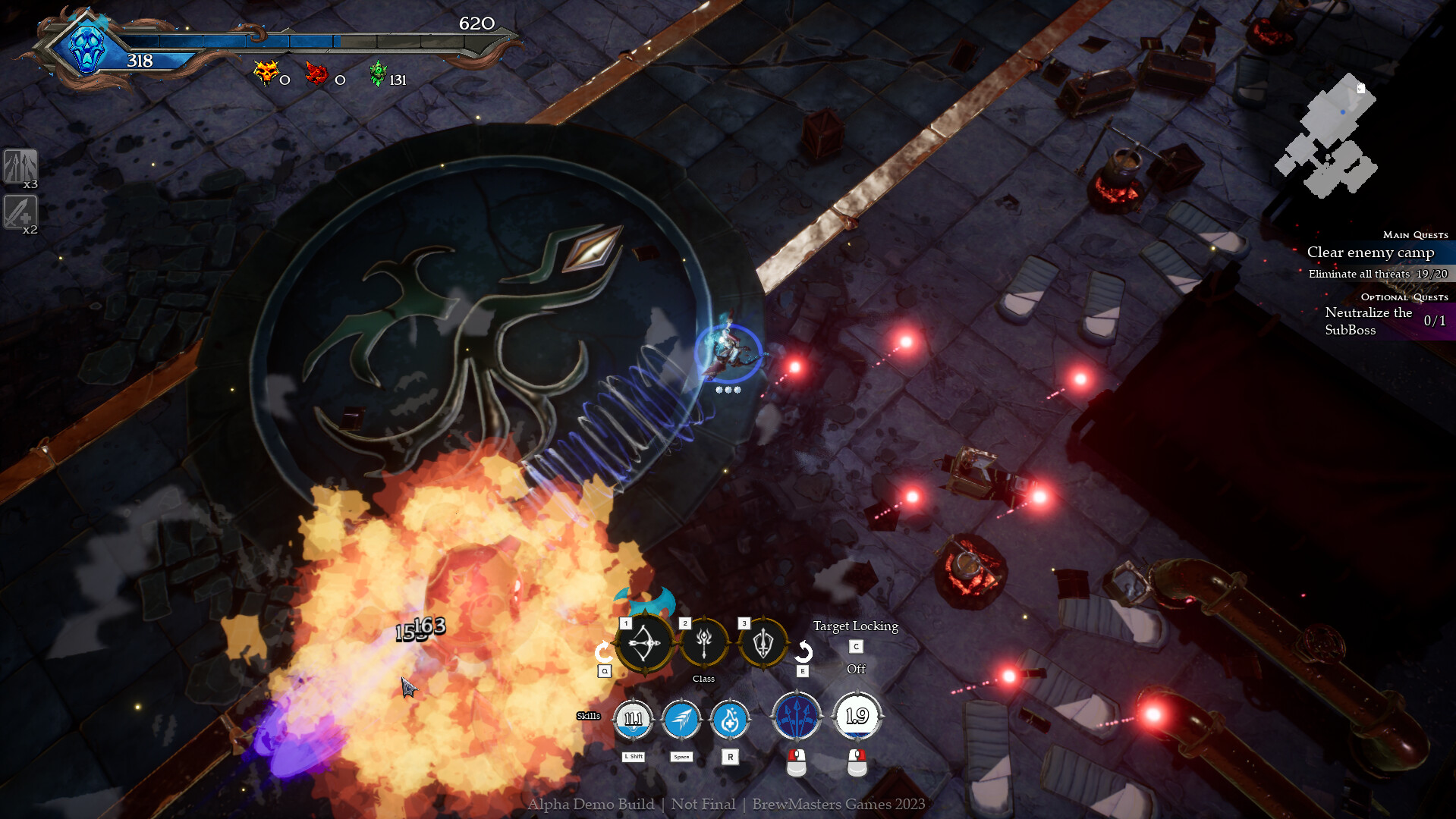1456x819 pixels.
Task: Toggle Target Locking off indicator
Action: [x=856, y=668]
